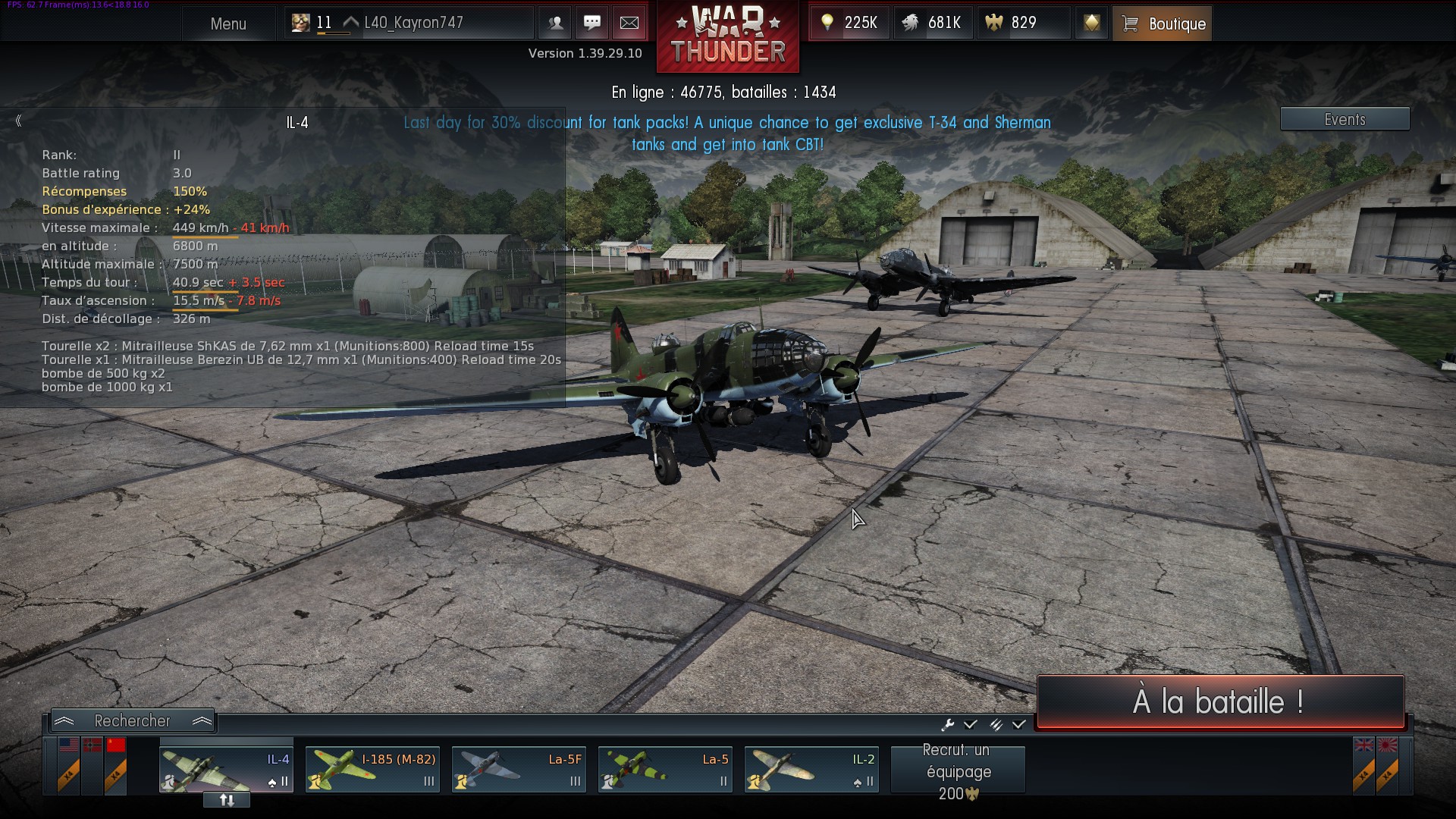This screenshot has height=819, width=1456.
Task: Collapse the IL-4 stats panel arrow
Action: point(18,121)
